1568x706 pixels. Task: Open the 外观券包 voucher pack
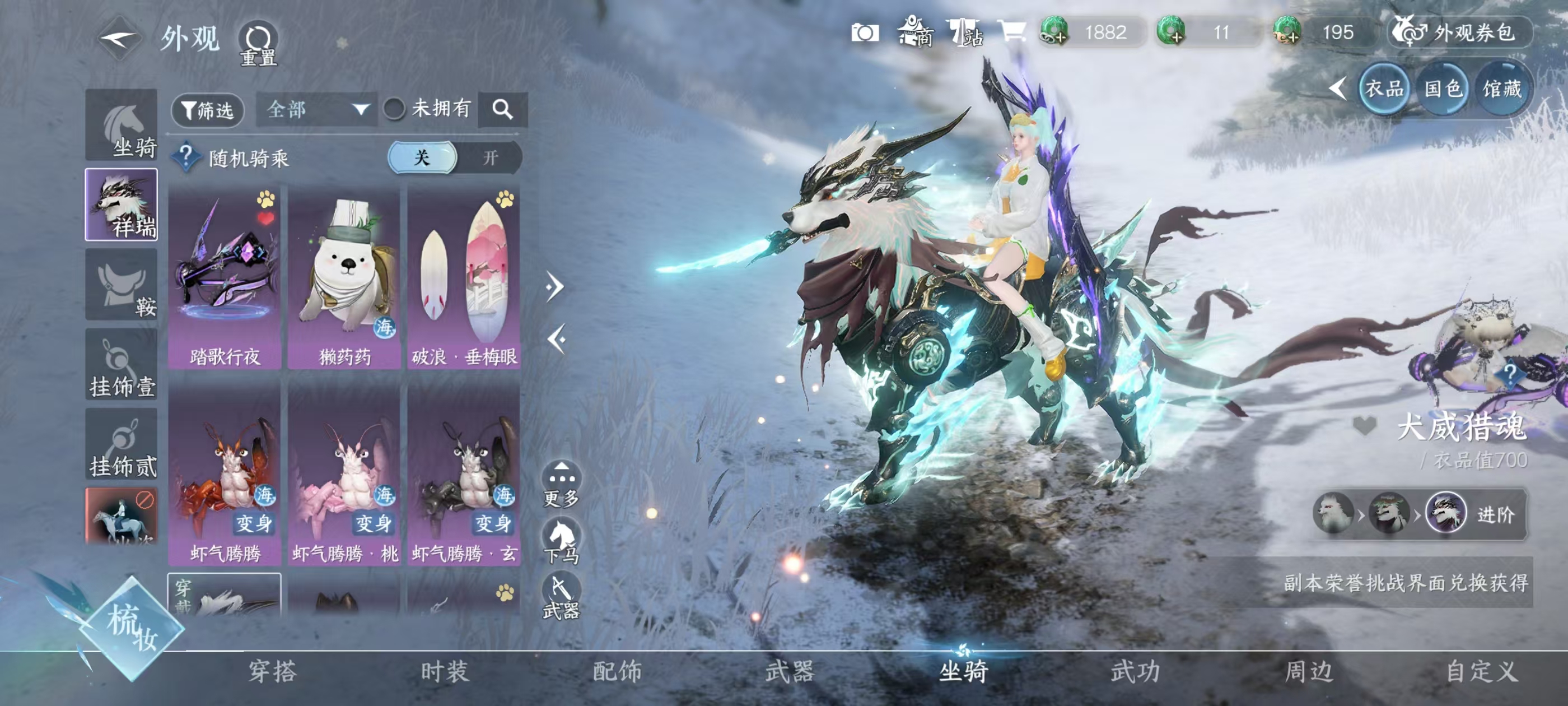pyautogui.click(x=1460, y=32)
